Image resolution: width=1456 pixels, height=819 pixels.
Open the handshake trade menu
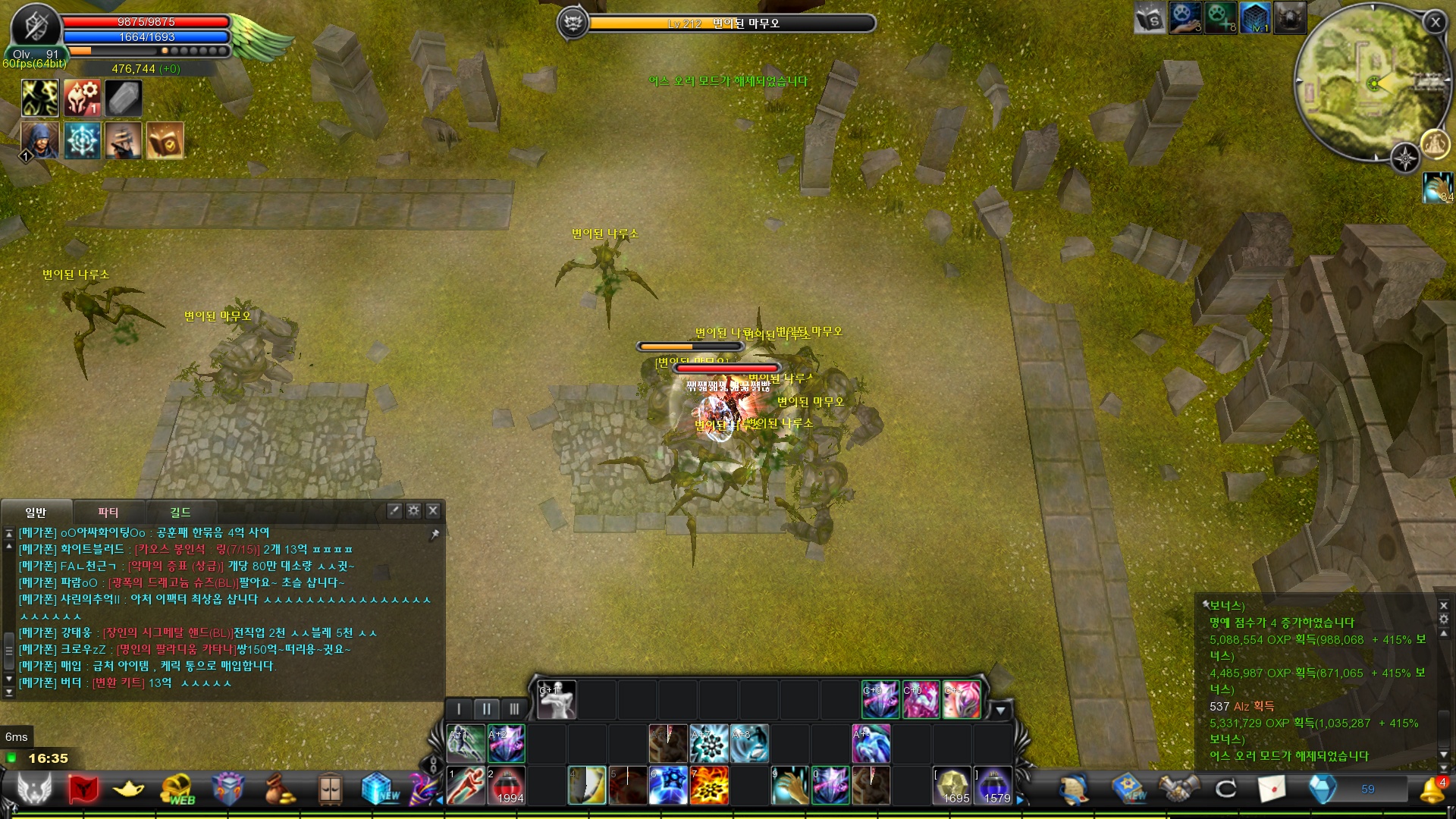[x=1178, y=789]
